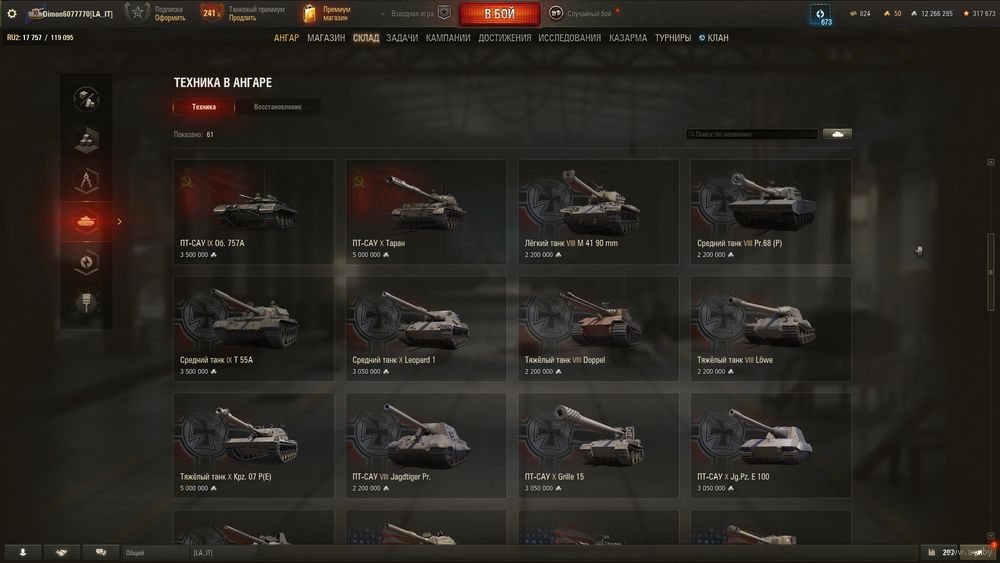Start battle with the В БОЙ button
The height and width of the screenshot is (563, 1000).
tap(499, 14)
